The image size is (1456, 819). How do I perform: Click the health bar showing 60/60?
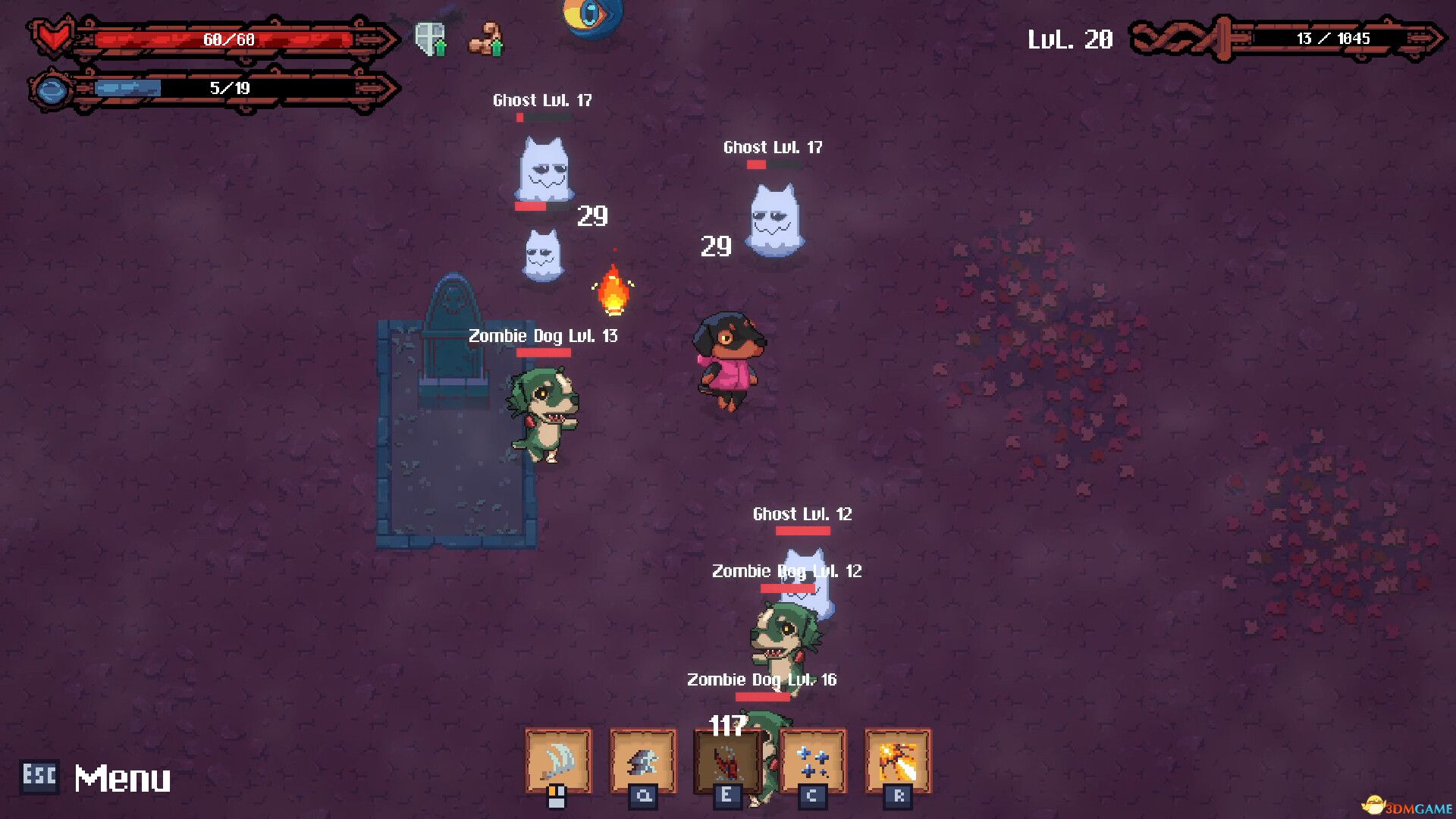coord(227,39)
